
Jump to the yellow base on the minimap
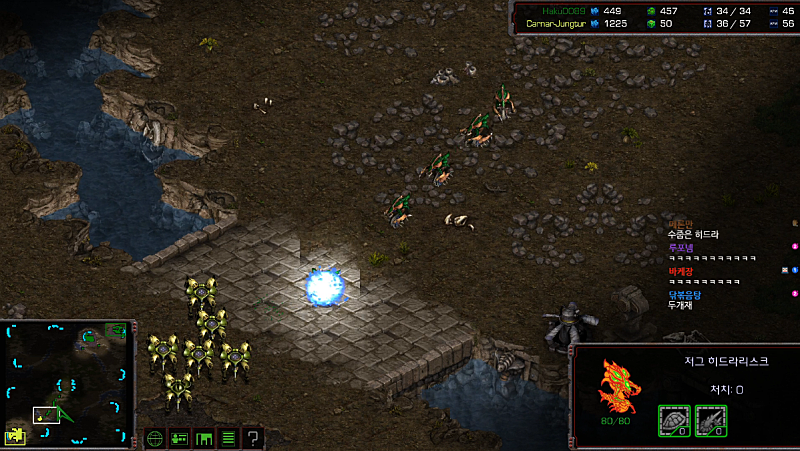pyautogui.click(x=17, y=435)
